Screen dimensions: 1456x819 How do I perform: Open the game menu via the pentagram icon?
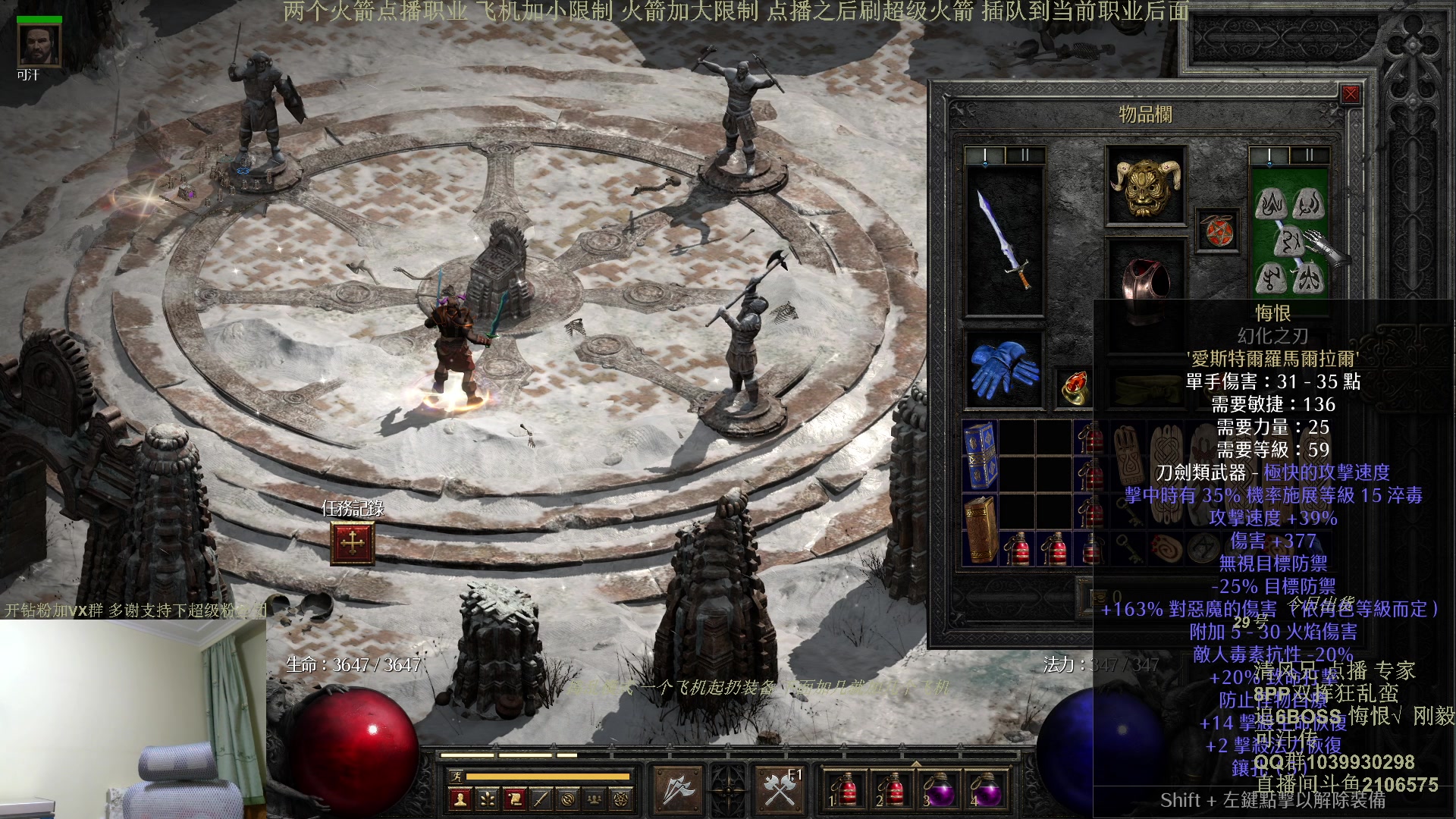[622, 799]
